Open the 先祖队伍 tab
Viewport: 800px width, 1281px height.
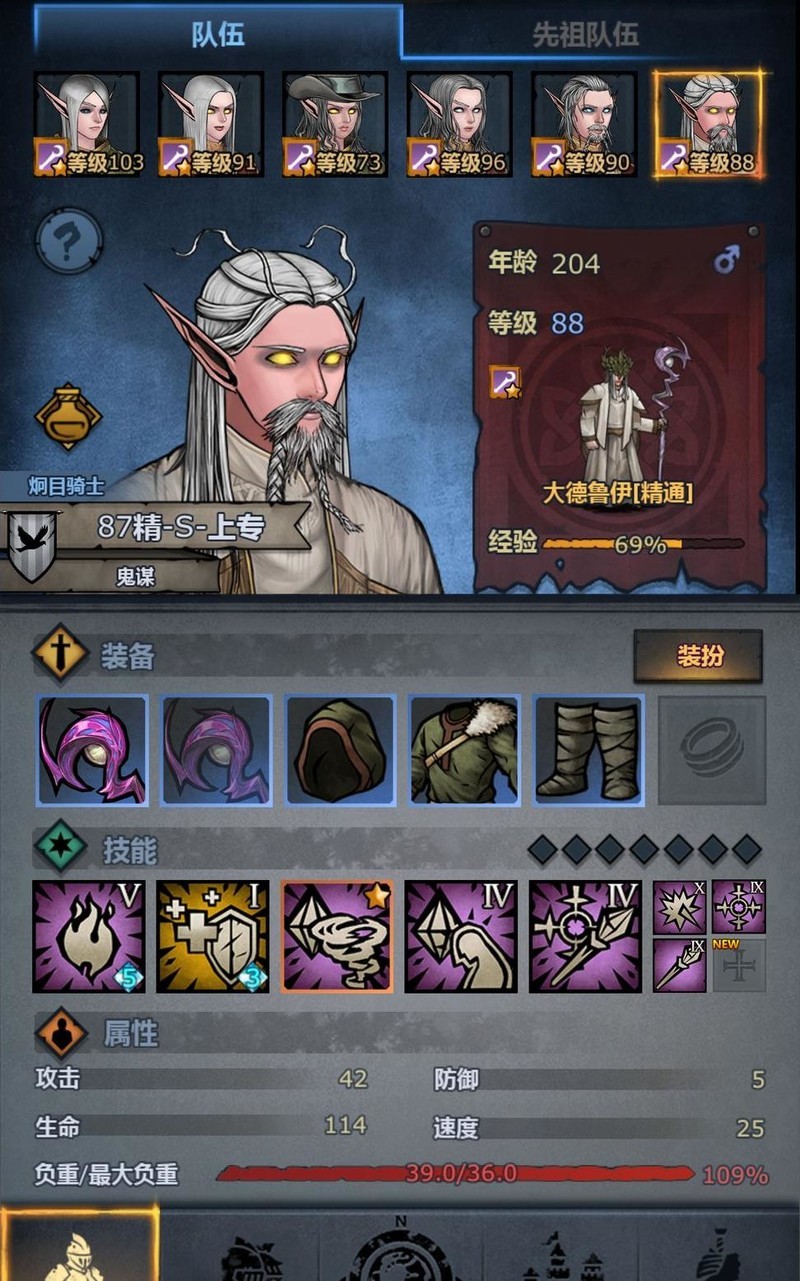click(x=585, y=36)
